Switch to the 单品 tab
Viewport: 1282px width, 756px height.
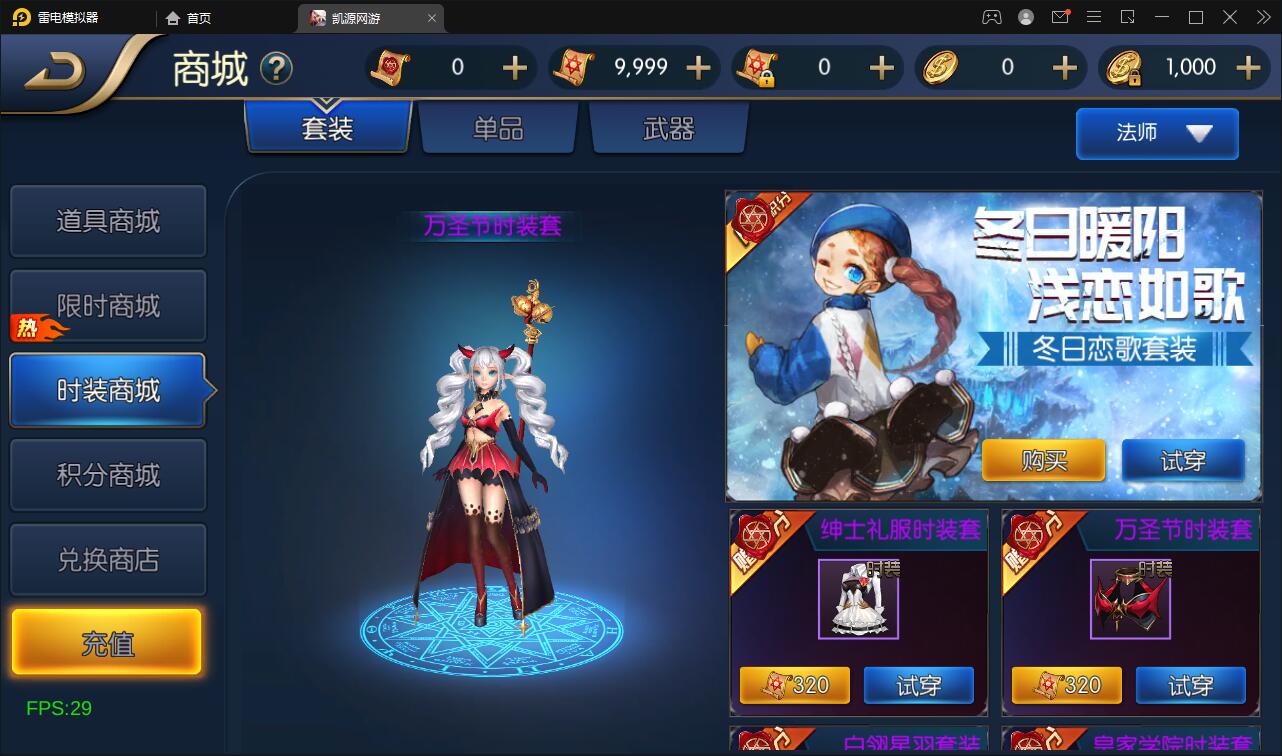point(498,128)
